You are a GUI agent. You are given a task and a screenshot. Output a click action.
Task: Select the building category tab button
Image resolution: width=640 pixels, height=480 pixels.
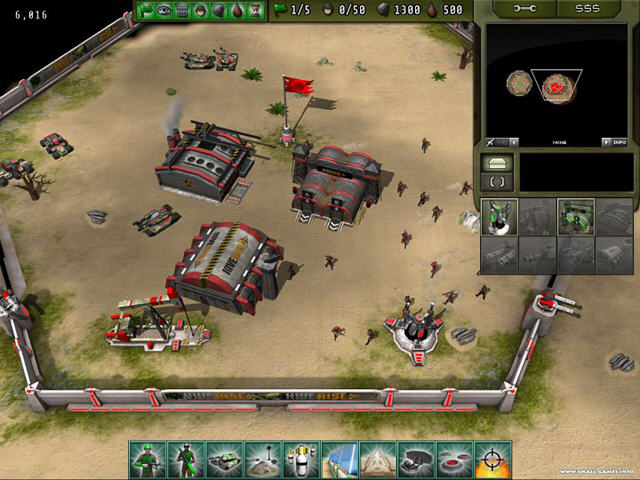tap(497, 162)
